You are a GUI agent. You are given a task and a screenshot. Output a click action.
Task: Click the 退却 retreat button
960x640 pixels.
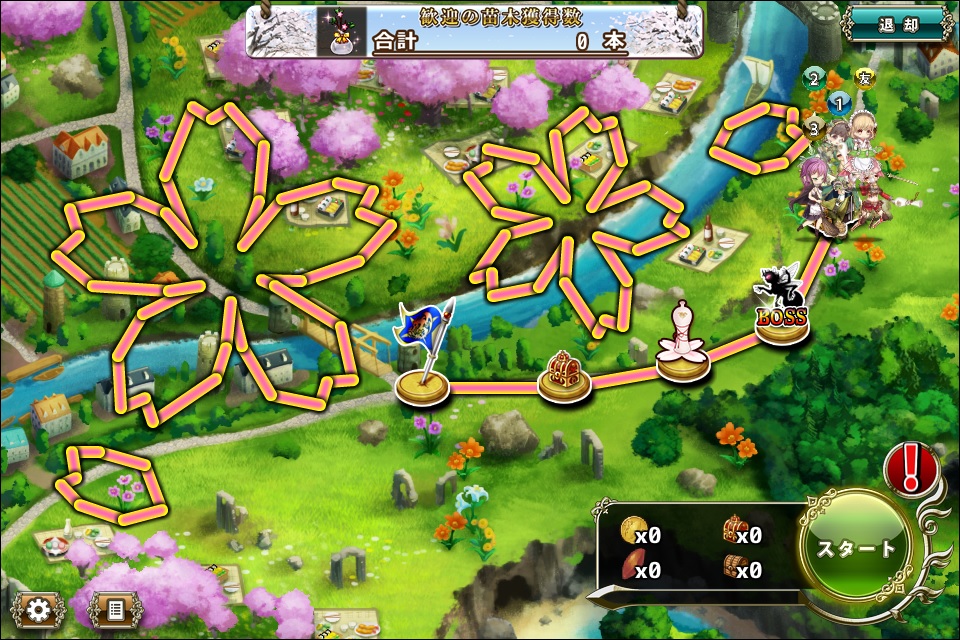coord(896,23)
